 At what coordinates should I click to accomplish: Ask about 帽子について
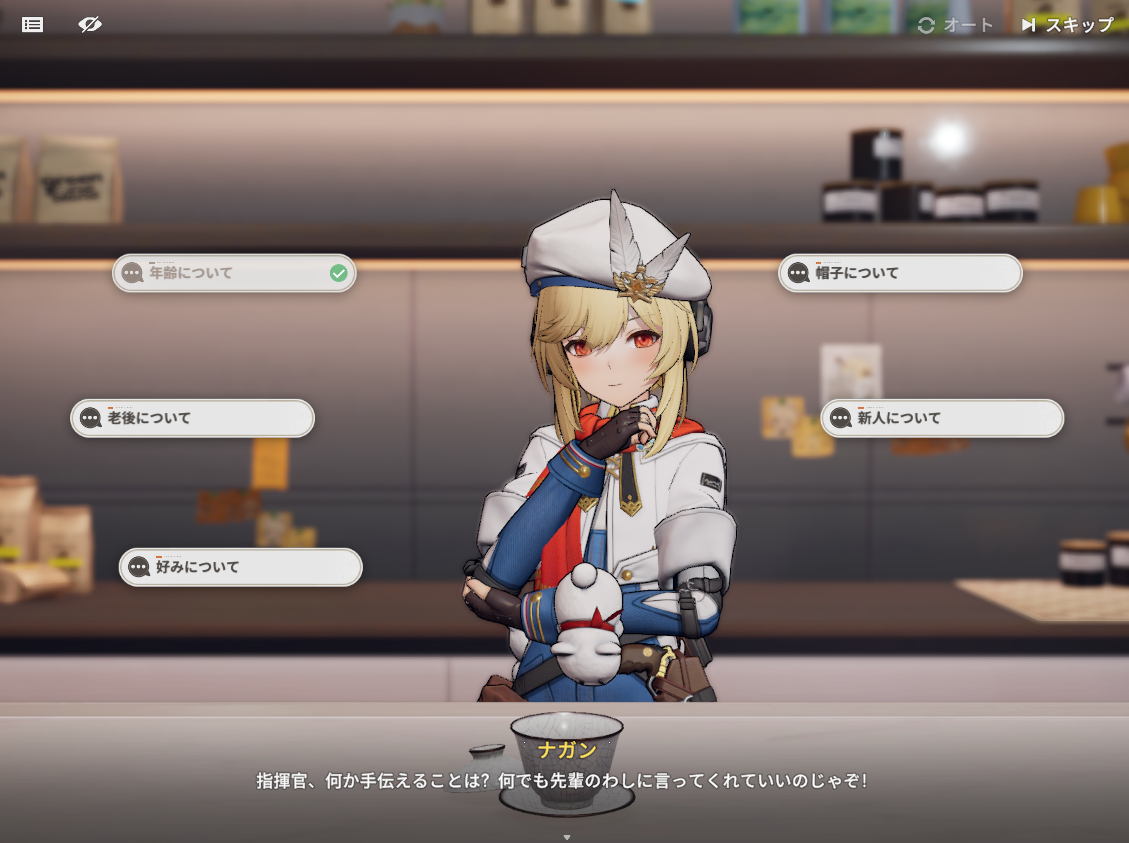point(900,273)
